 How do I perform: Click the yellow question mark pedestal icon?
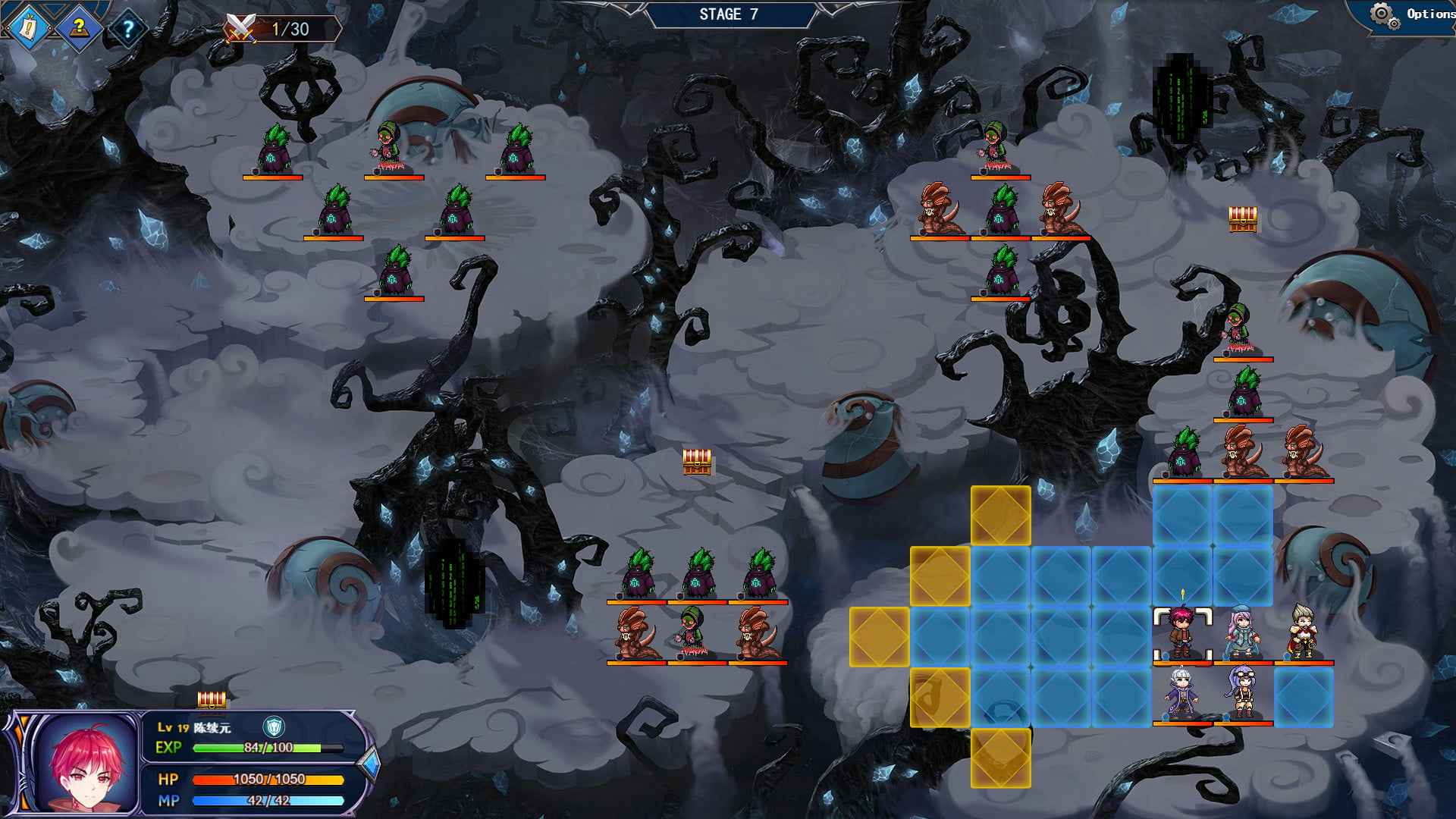78,29
